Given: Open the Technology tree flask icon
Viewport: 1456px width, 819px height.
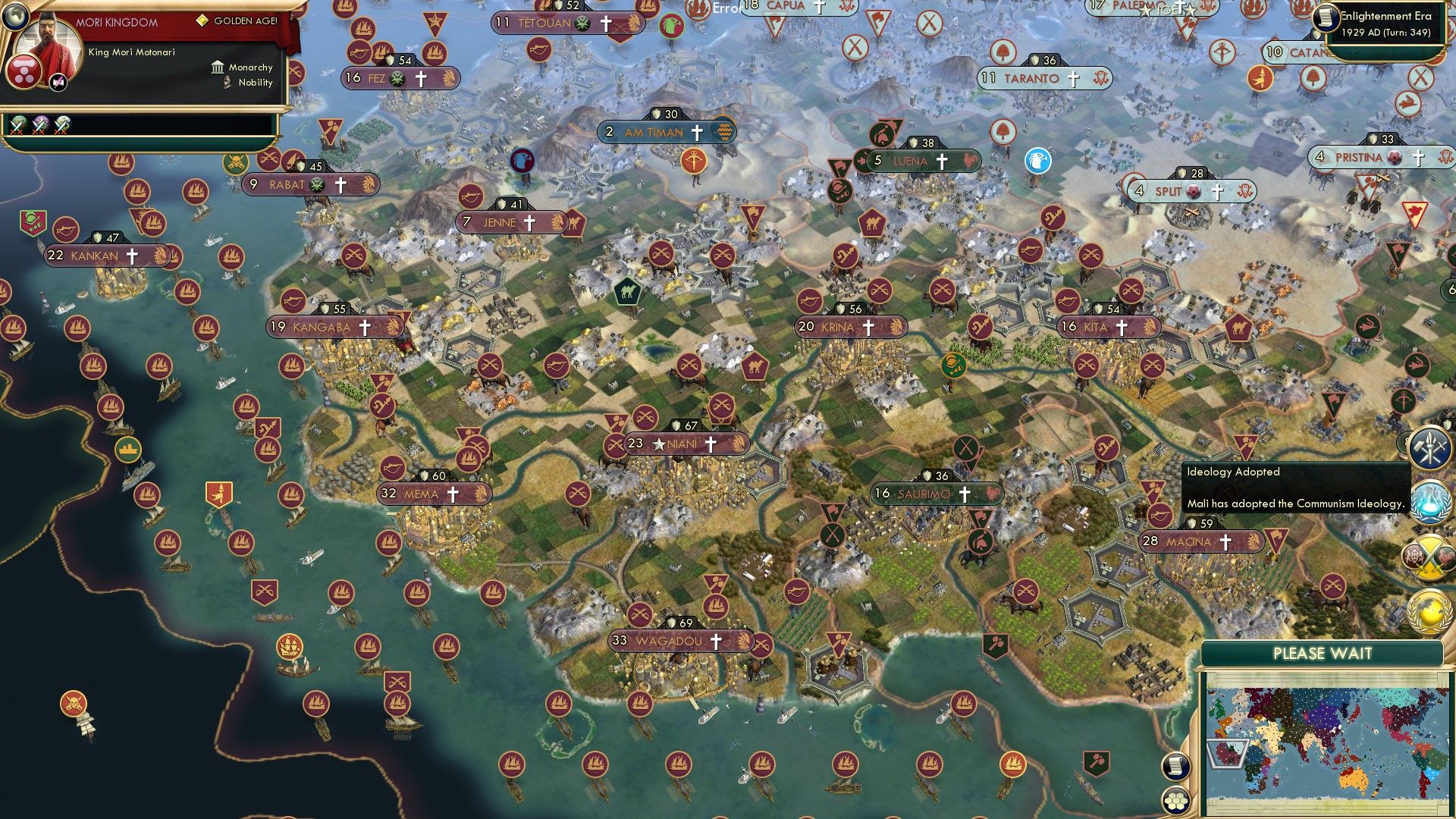Looking at the screenshot, I should 1429,502.
